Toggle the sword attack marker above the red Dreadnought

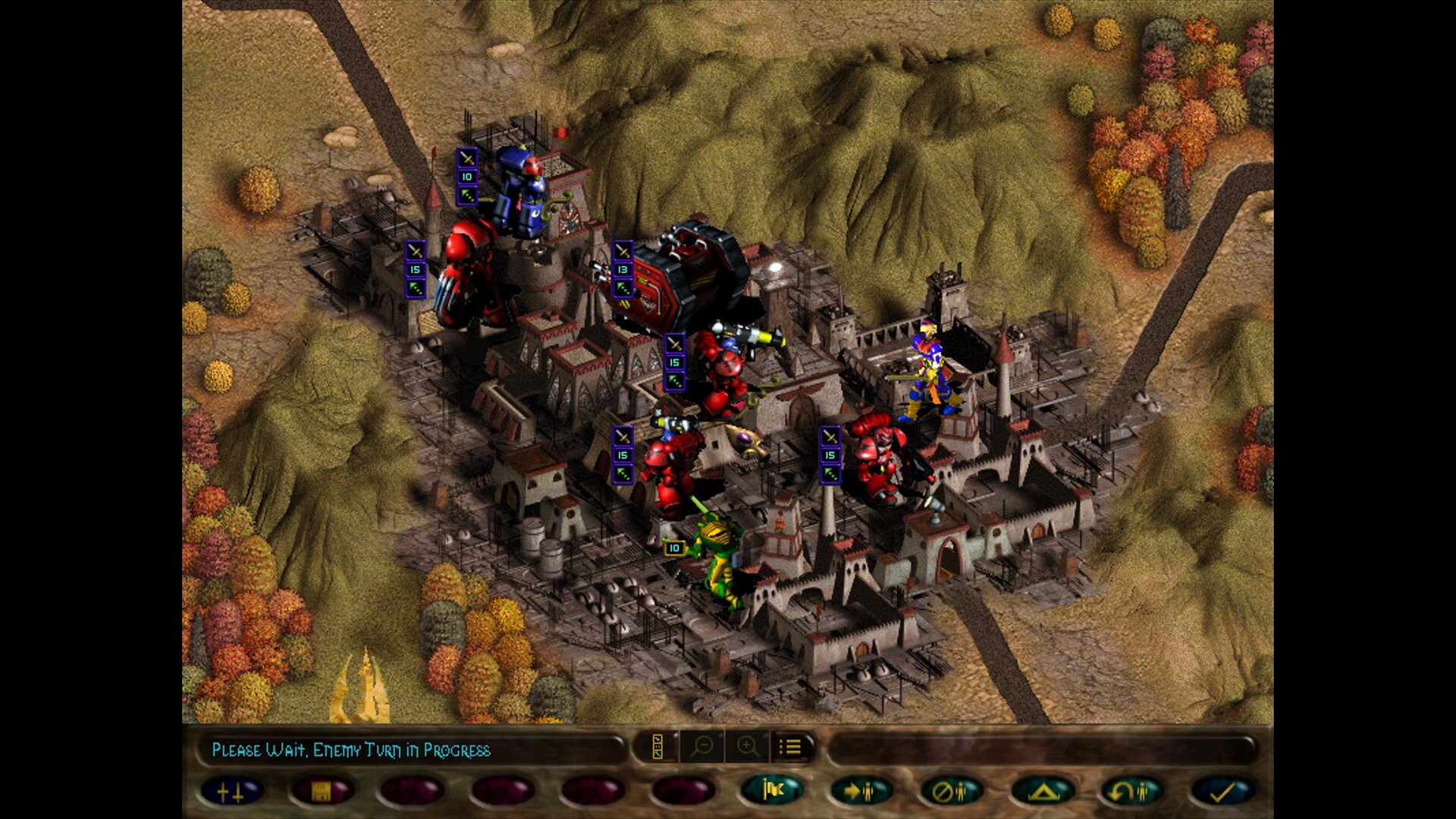tap(415, 250)
